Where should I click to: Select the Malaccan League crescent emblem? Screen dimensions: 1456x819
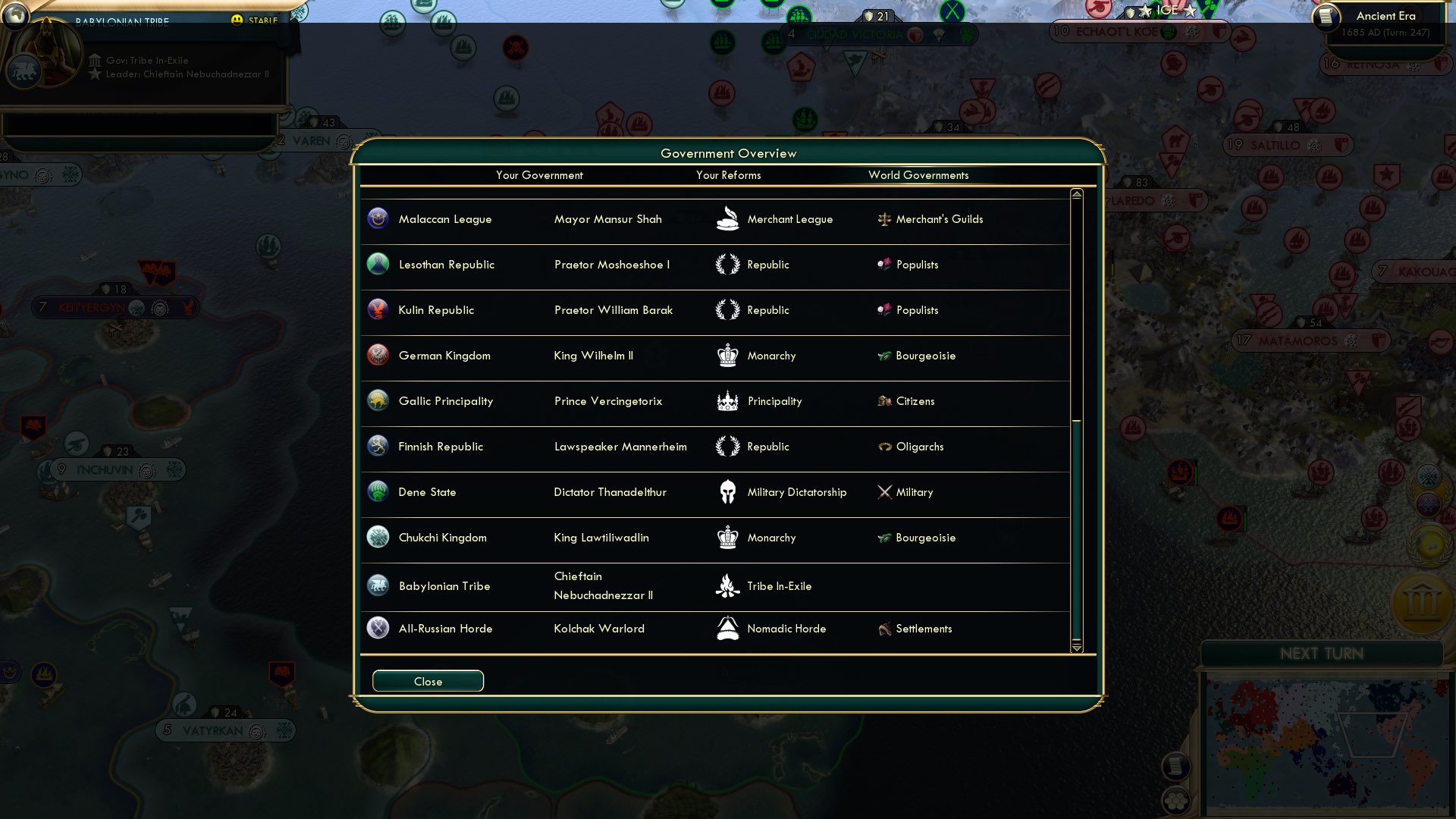coord(378,219)
